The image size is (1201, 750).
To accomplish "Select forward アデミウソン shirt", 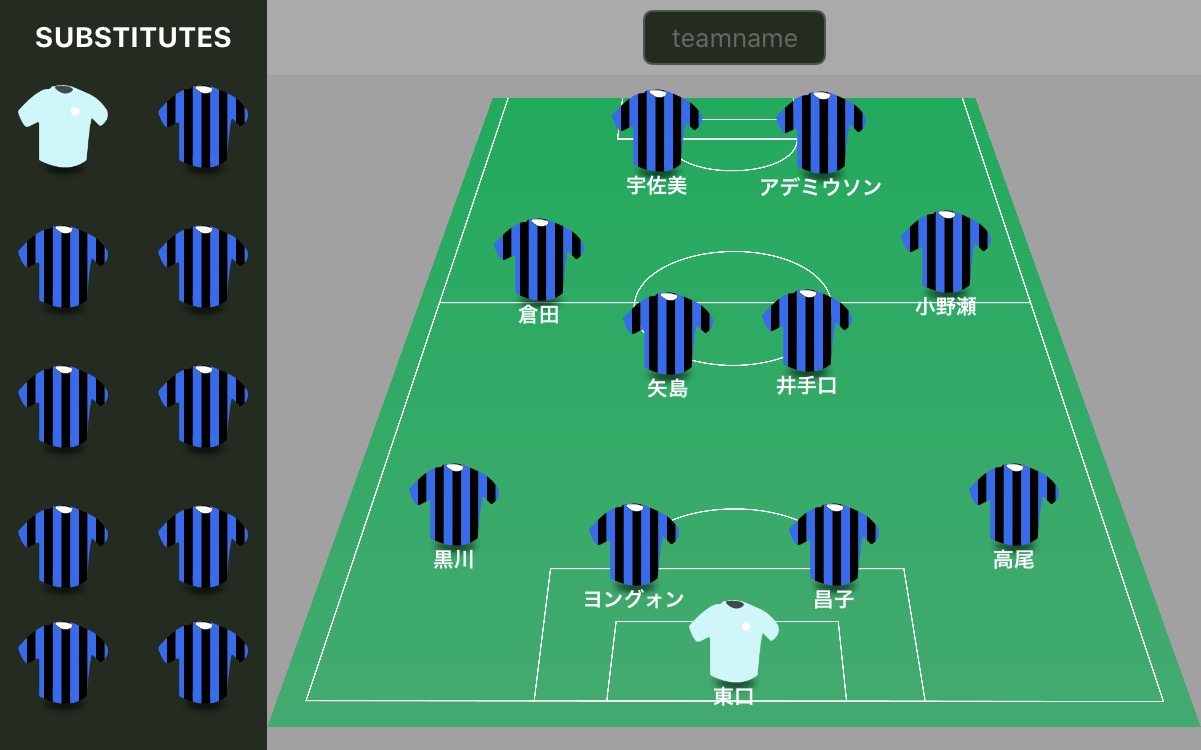I will pyautogui.click(x=821, y=132).
